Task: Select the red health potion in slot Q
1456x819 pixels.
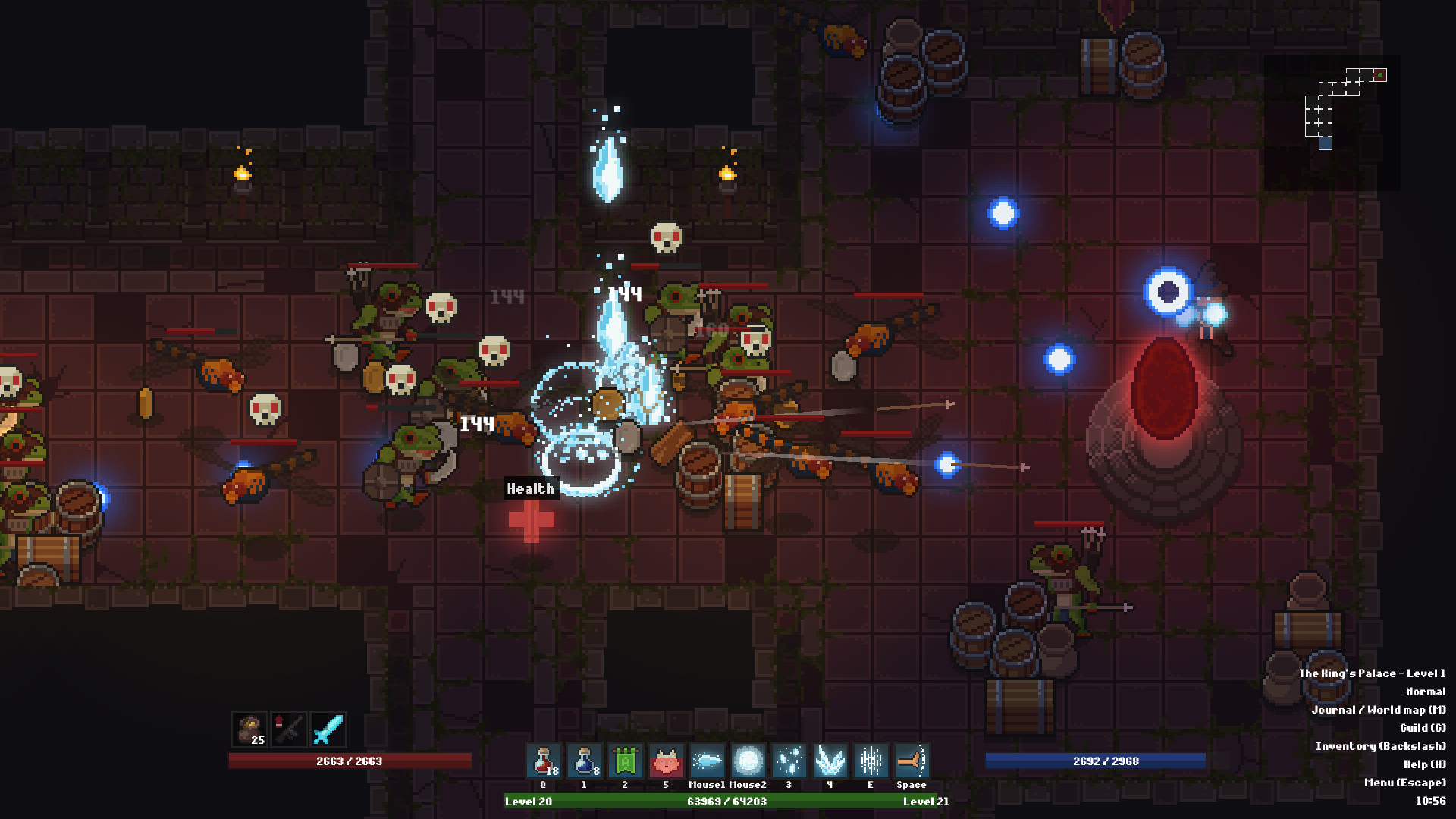Action: pos(543,762)
